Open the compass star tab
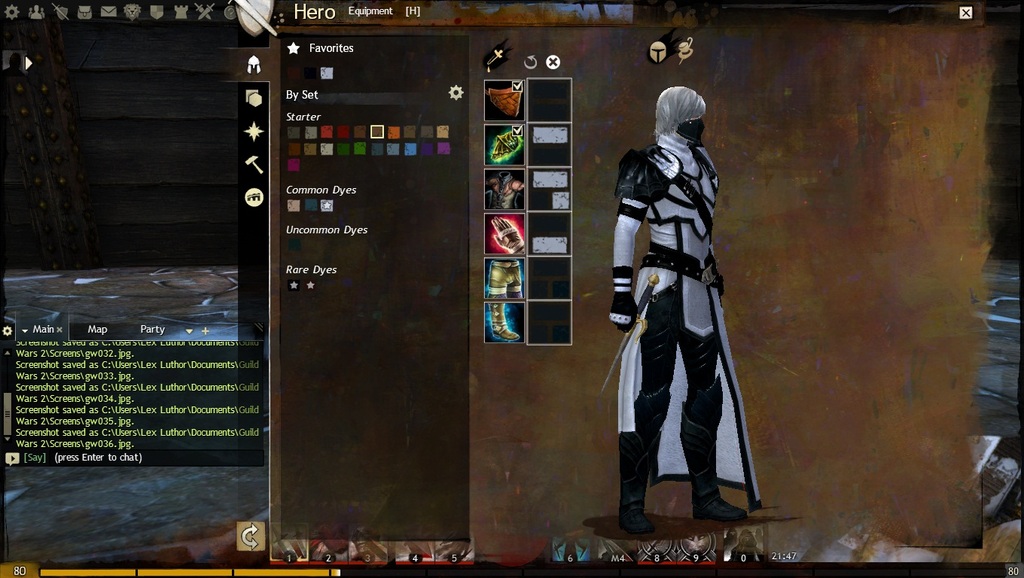1024x578 pixels. click(254, 131)
